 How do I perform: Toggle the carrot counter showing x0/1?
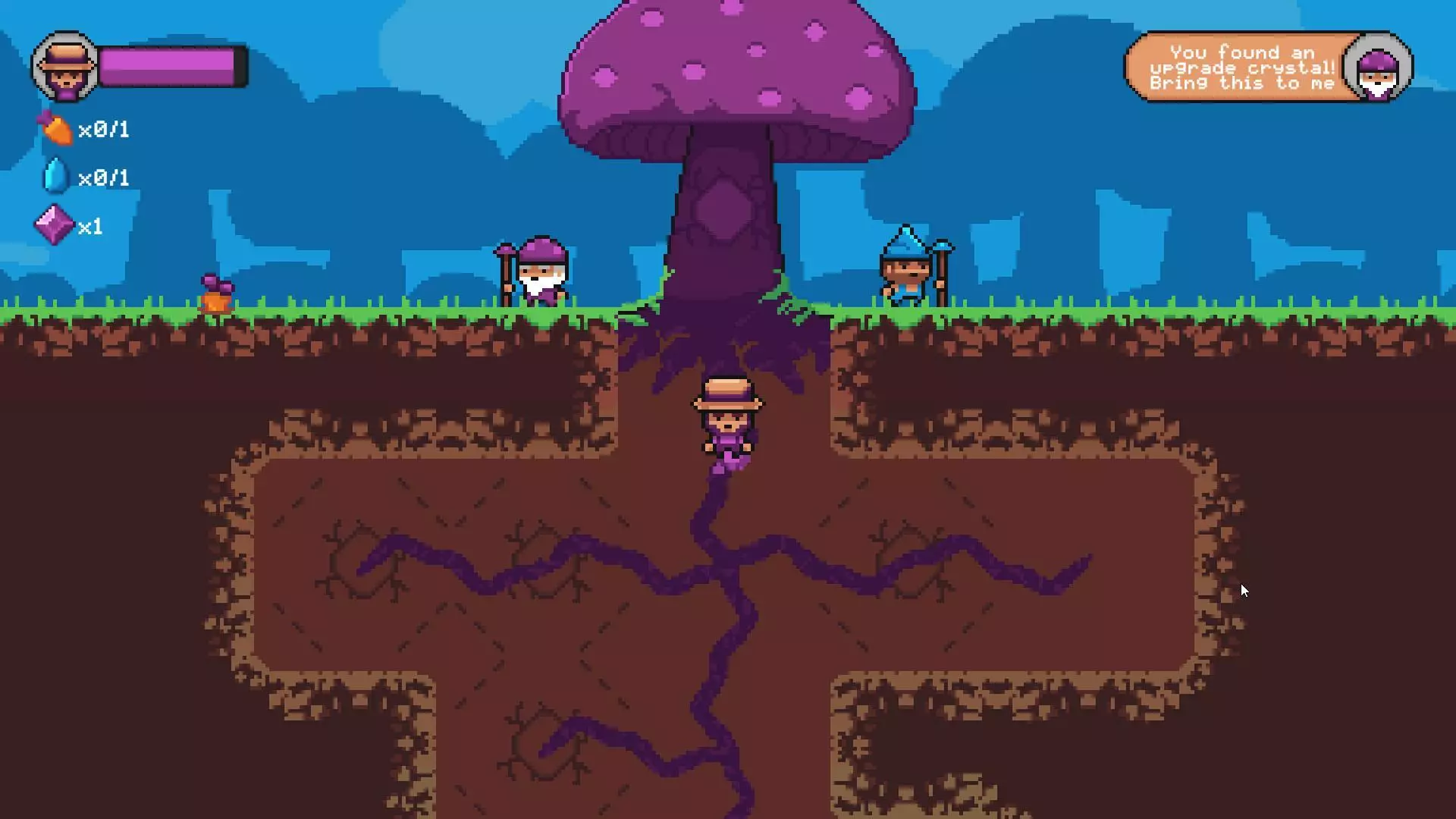tap(105, 129)
